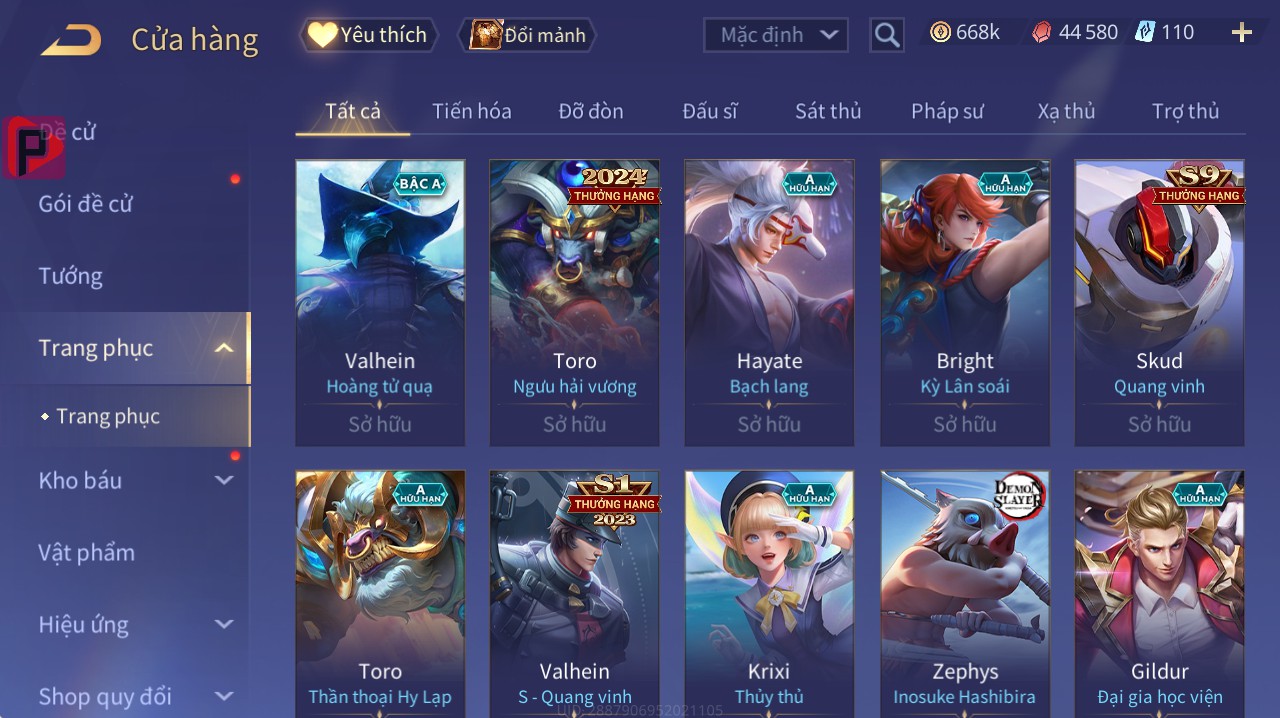Switch to the Tiến hóa tab
The image size is (1280, 718).
[471, 111]
